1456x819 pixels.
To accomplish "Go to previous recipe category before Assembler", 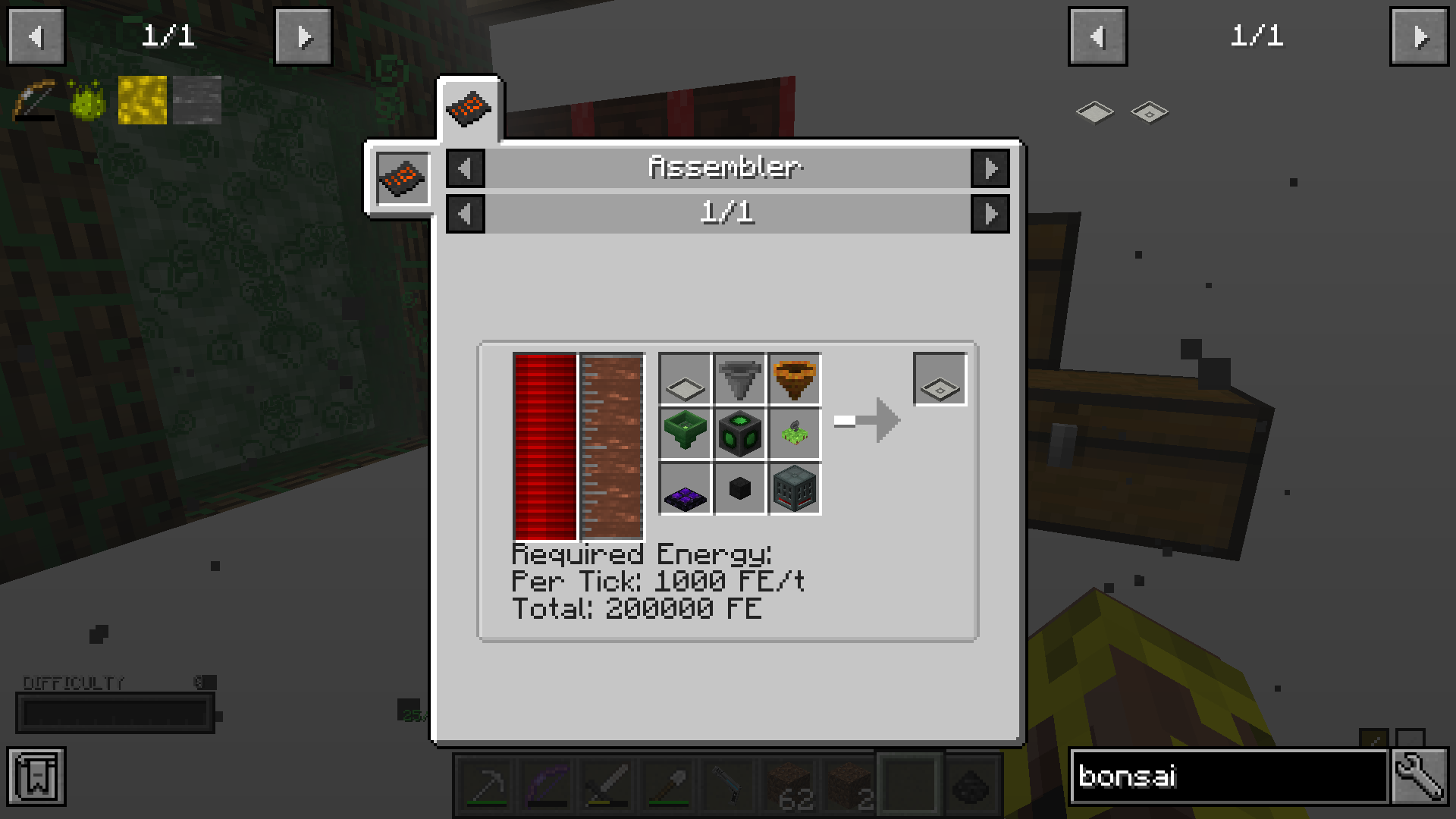I will point(465,168).
